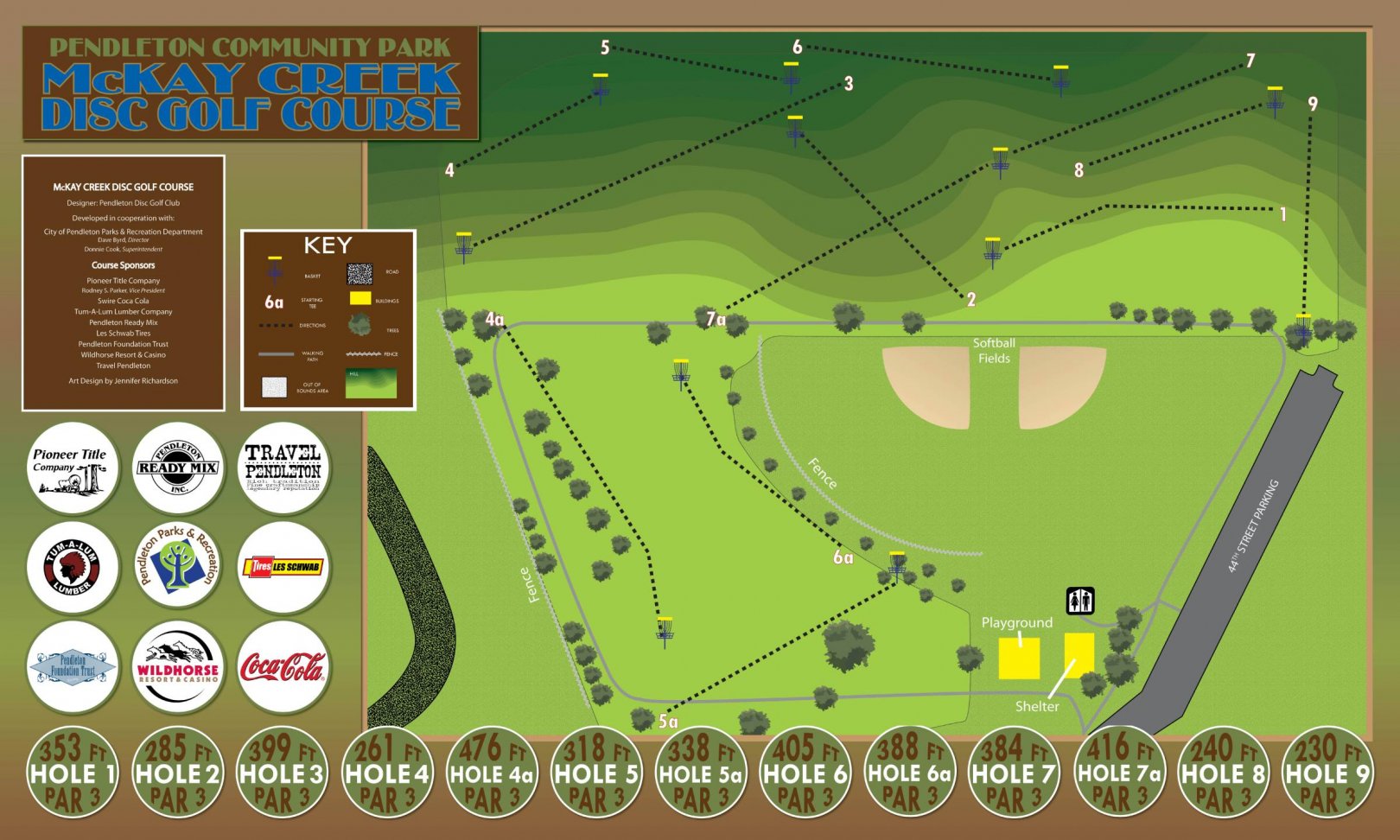
Task: Open the Hole 8 badge
Action: pyautogui.click(x=1224, y=773)
